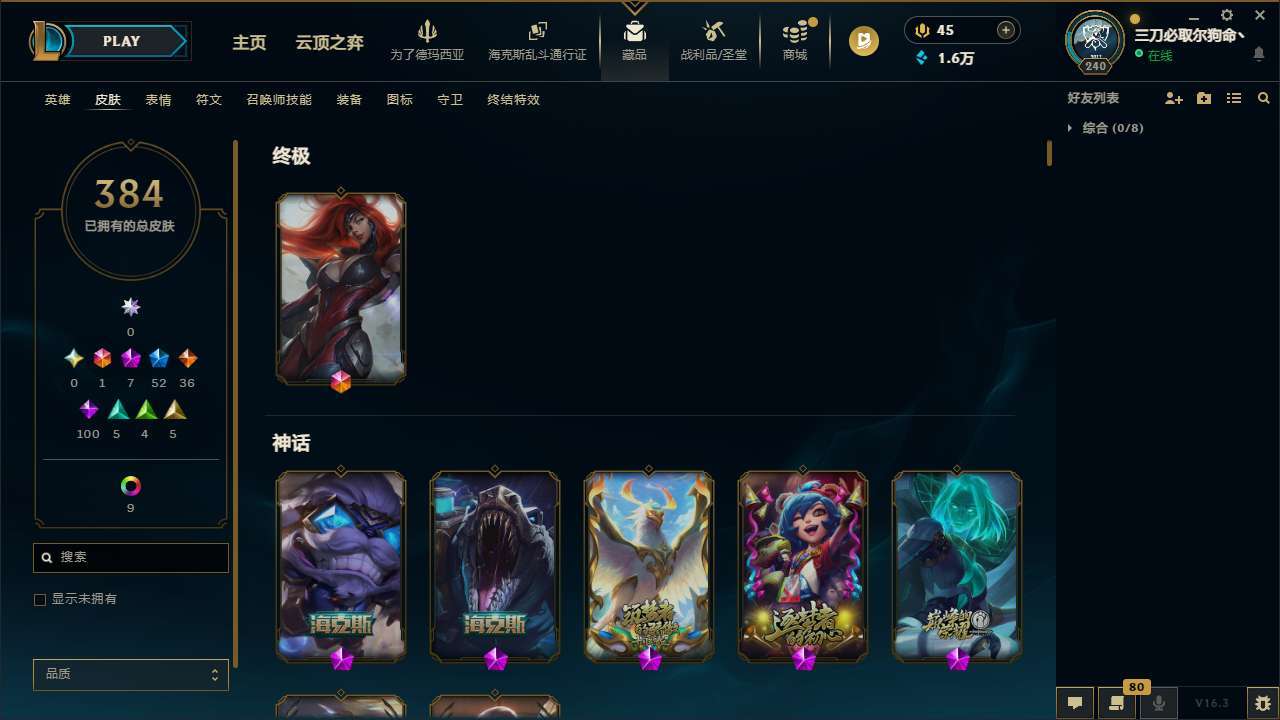Open the chat window icon

[x=1075, y=702]
